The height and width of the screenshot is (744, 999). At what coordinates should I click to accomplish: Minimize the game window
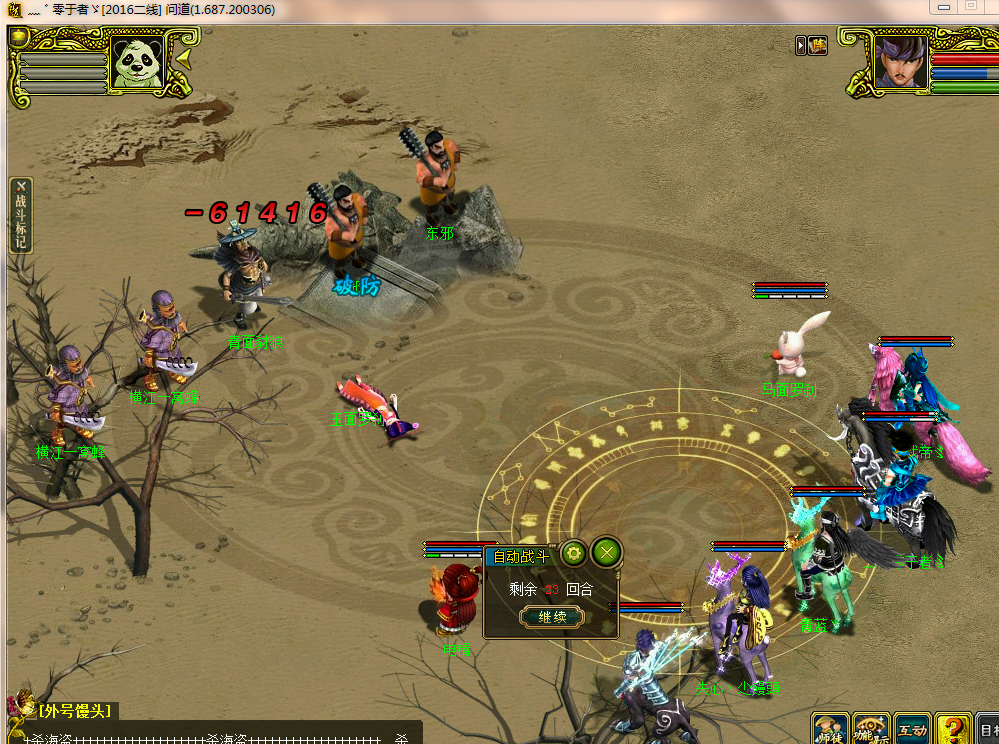point(942,6)
